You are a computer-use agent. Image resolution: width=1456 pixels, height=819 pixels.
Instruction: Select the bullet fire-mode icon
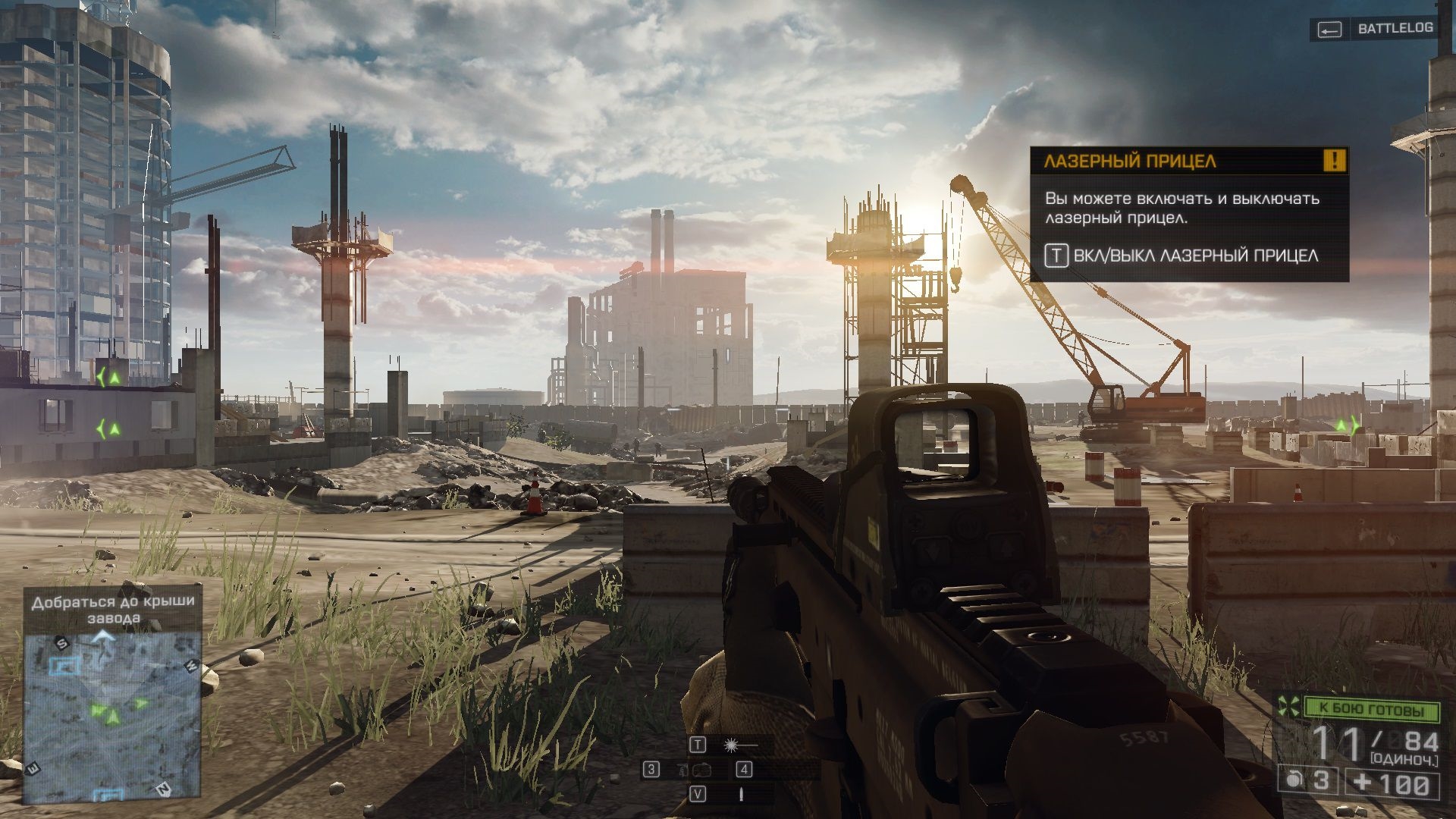point(741,794)
